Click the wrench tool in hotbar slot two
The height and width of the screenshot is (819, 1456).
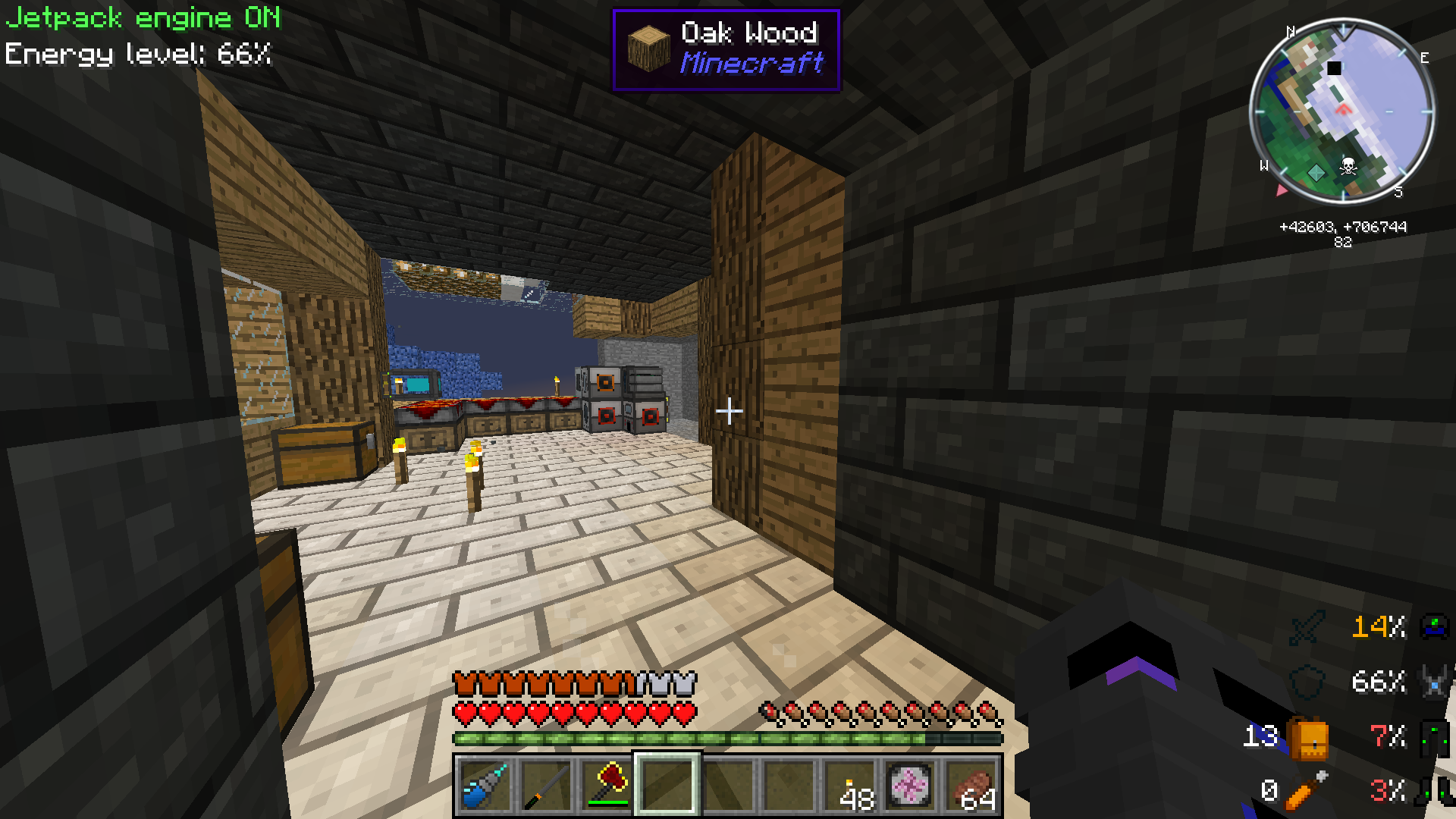pos(544,786)
